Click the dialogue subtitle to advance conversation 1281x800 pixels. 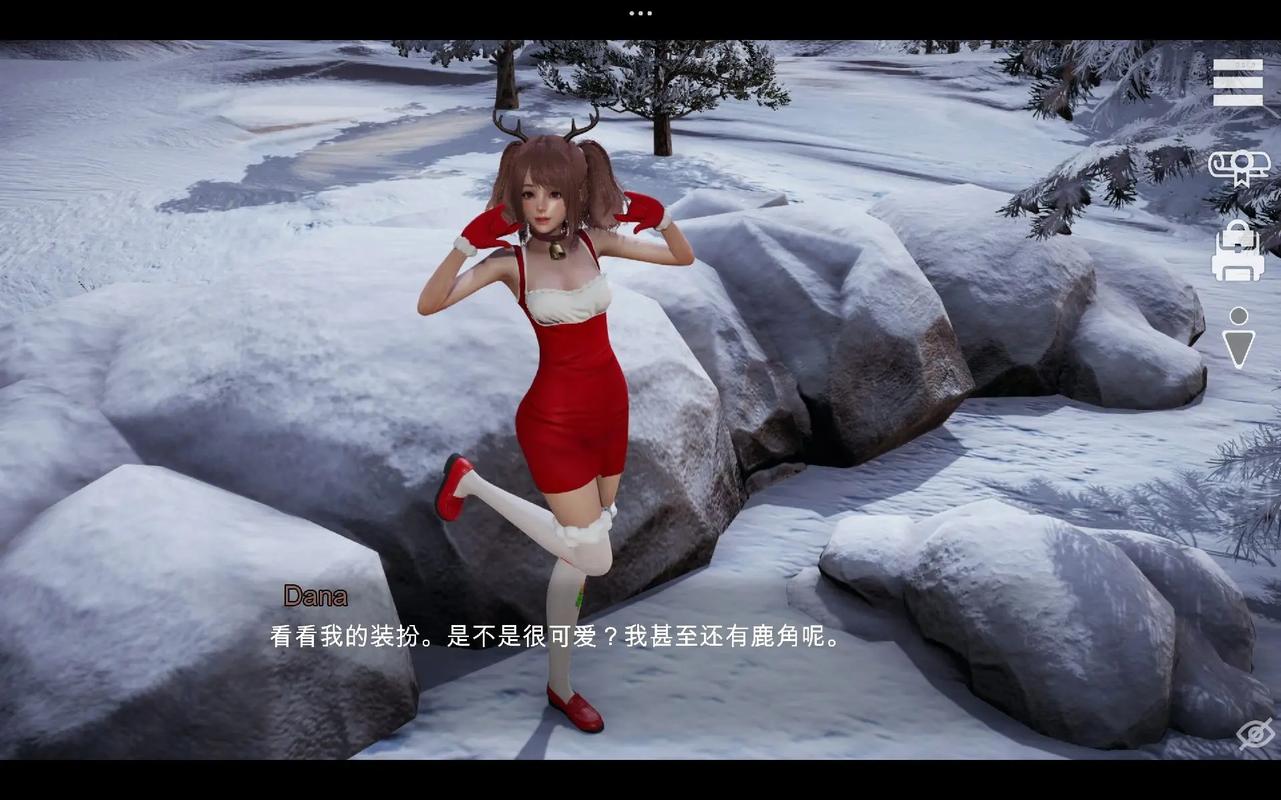coord(556,635)
